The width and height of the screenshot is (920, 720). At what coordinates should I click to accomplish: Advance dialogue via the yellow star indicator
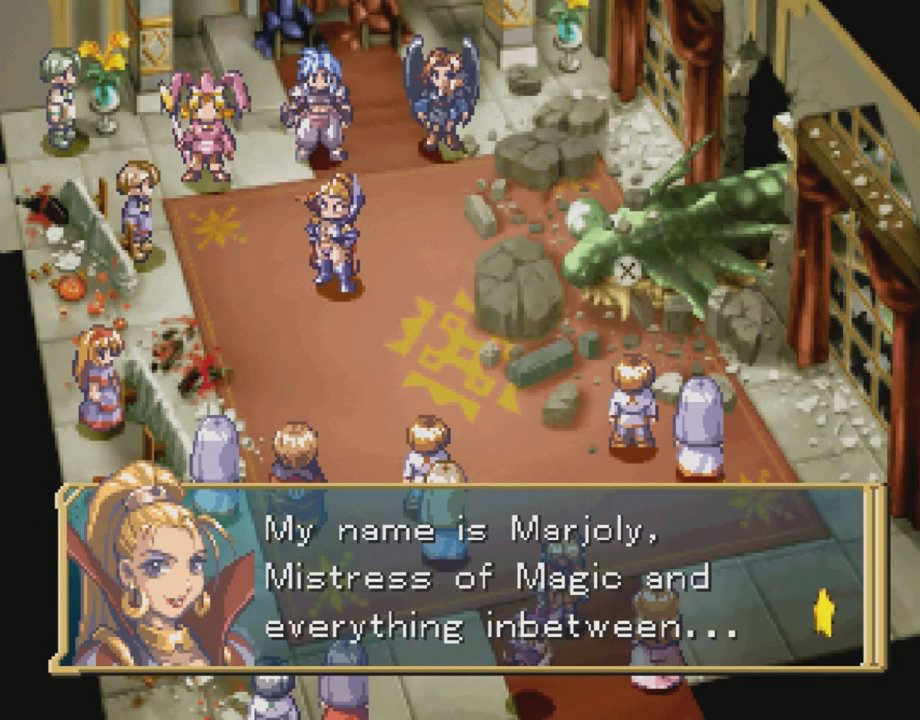(824, 610)
